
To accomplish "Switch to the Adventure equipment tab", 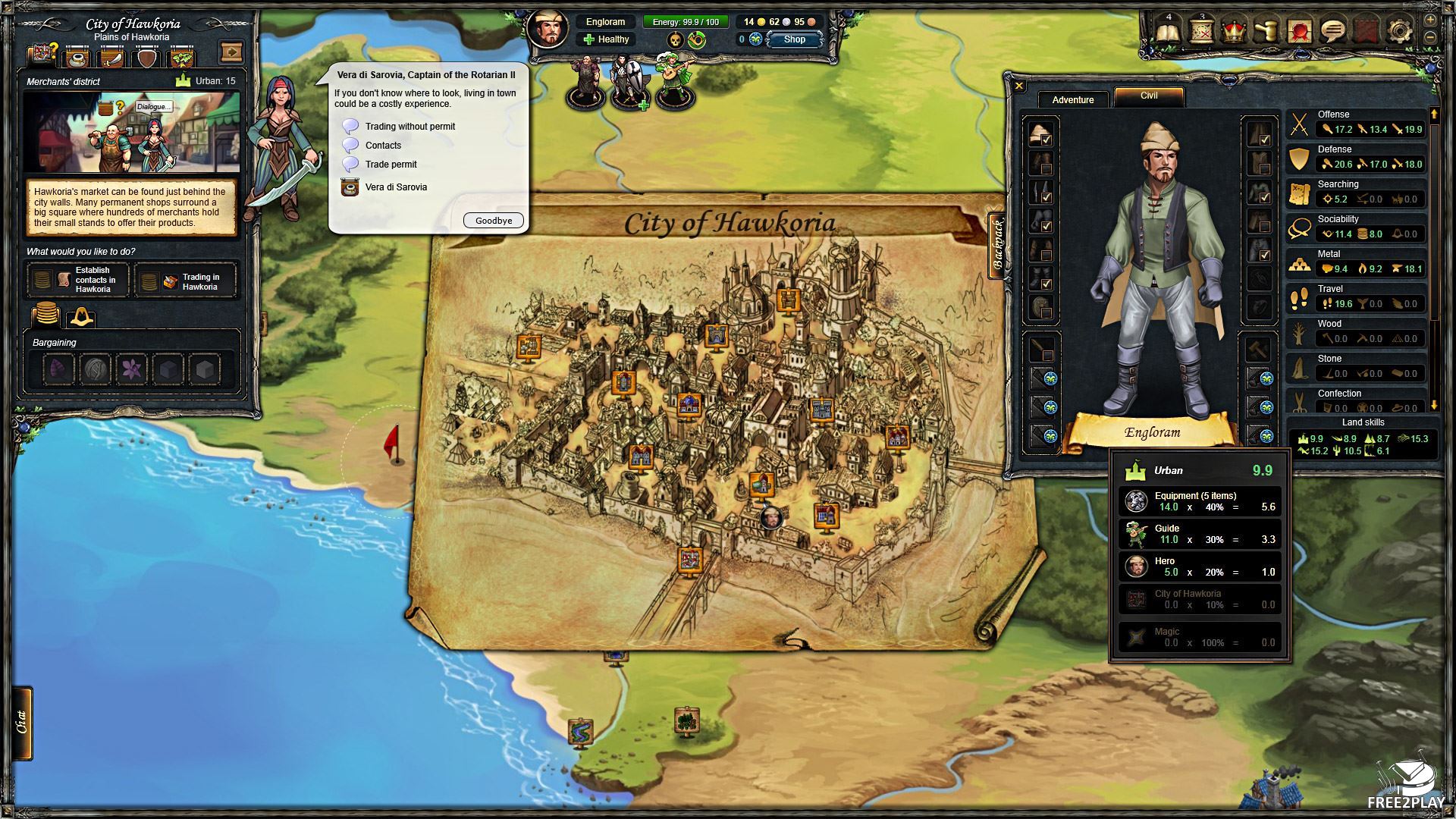I will pyautogui.click(x=1072, y=100).
